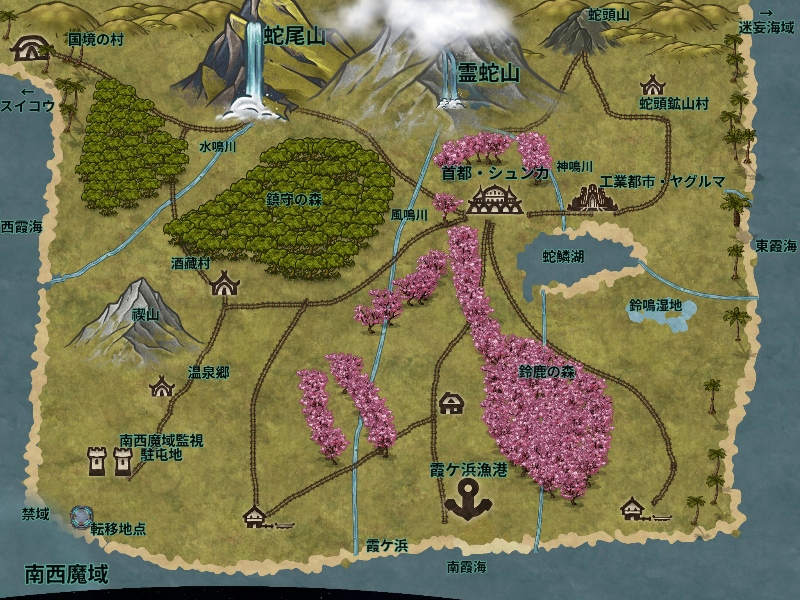
Task: Choose the 蛇頭鉱山村 village marker
Action: [654, 85]
